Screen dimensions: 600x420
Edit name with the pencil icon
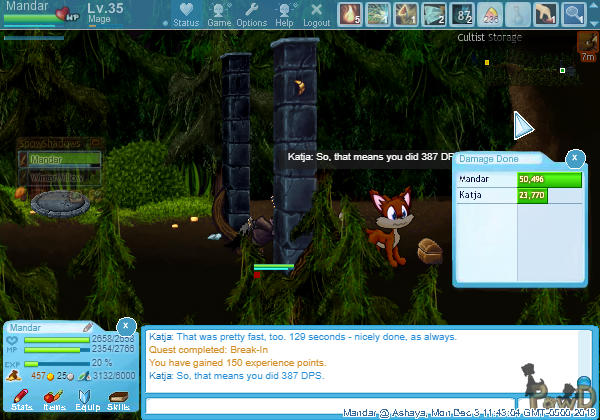click(x=88, y=327)
